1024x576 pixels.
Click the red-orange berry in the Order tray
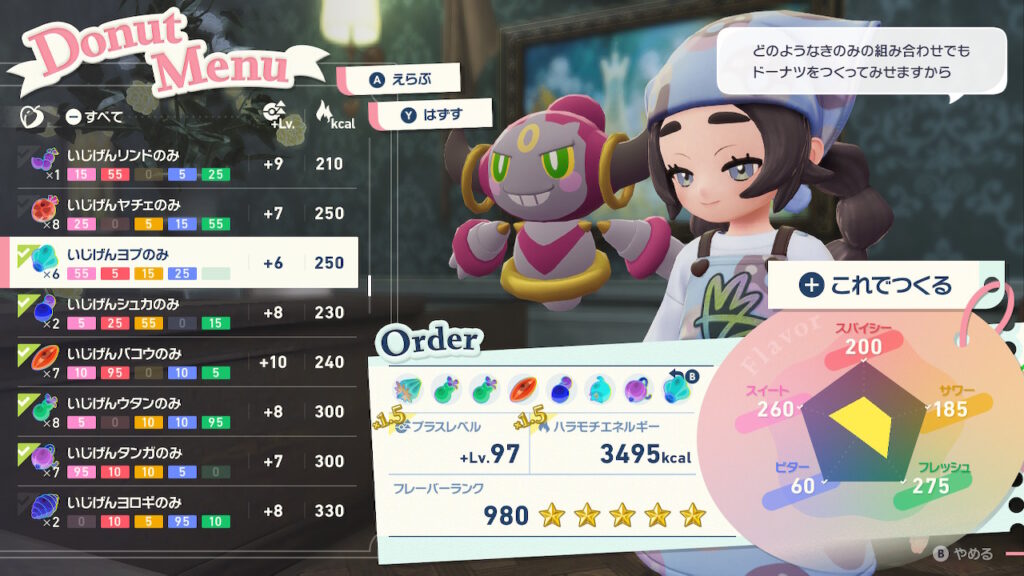(525, 389)
